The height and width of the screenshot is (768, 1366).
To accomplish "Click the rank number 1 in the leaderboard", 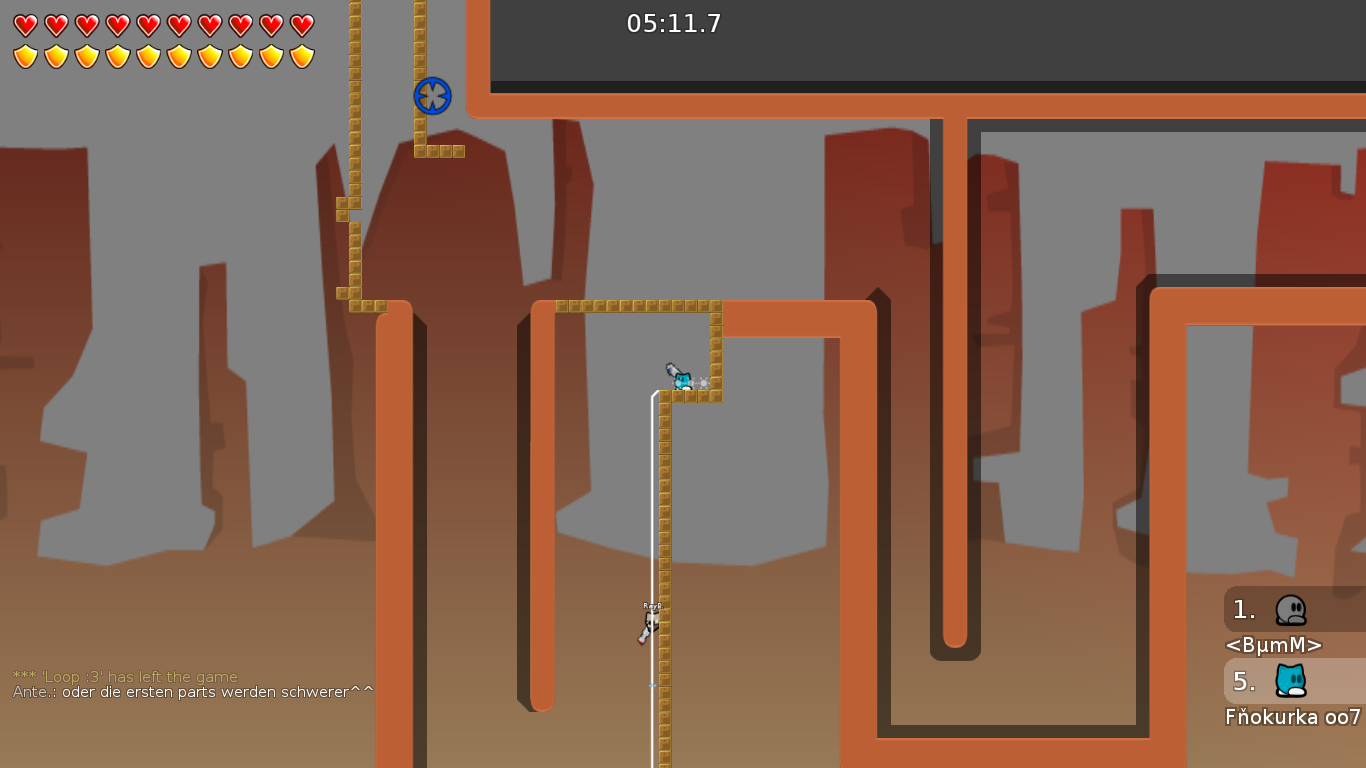I will (x=1243, y=609).
